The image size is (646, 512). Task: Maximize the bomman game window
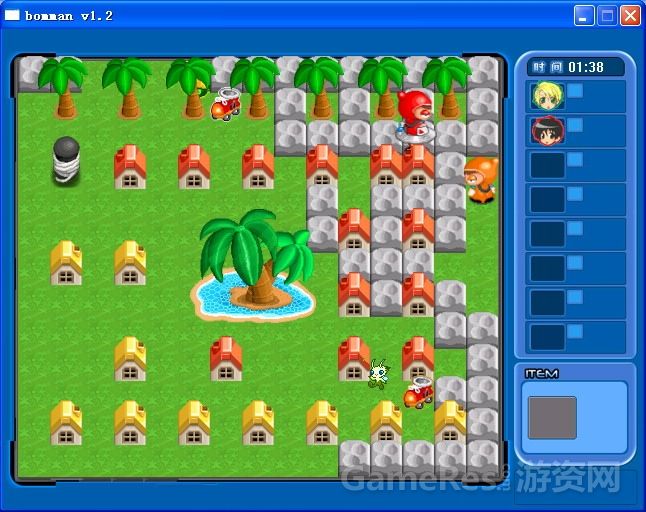pos(607,16)
